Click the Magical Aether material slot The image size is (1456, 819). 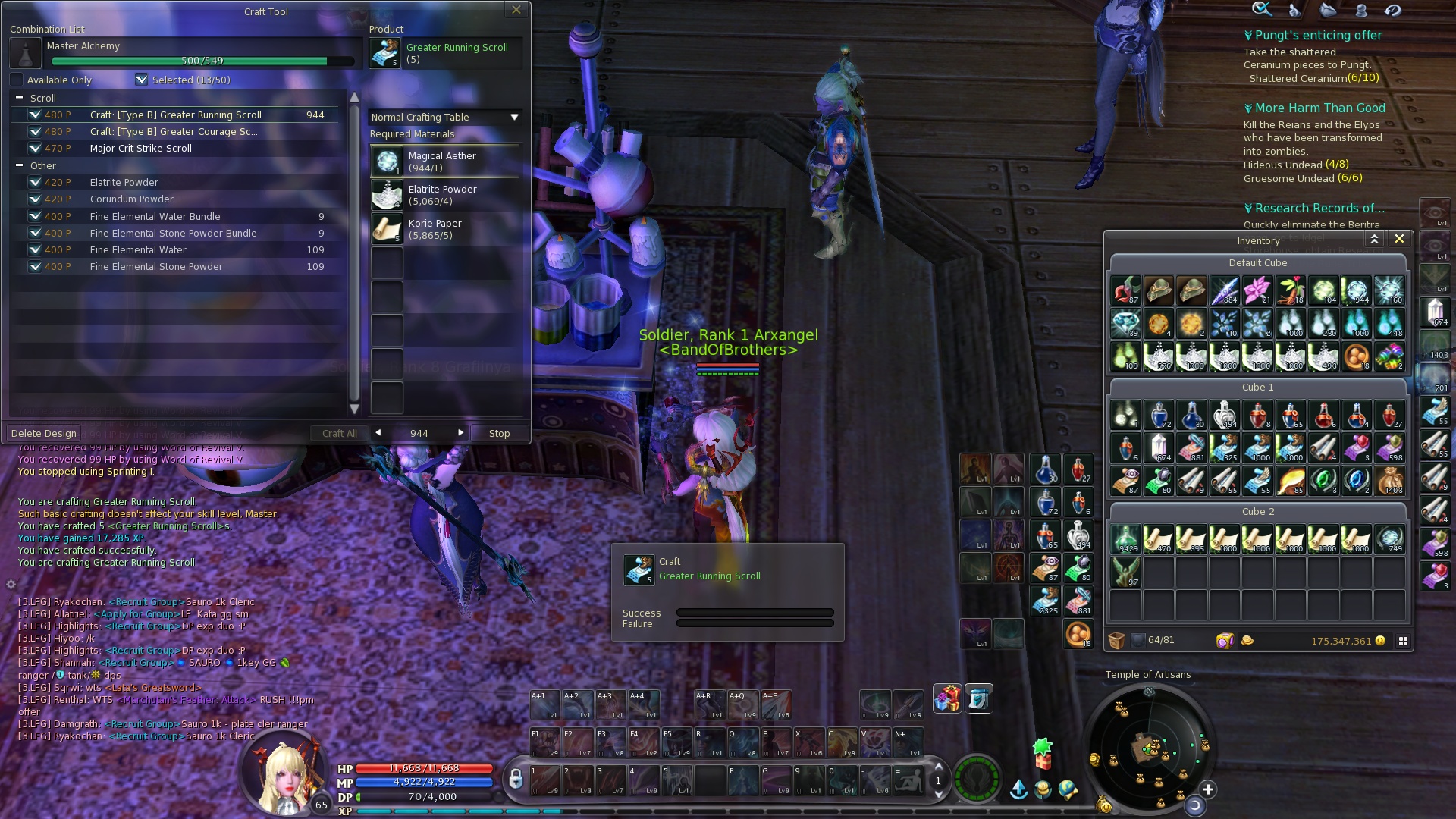point(387,162)
